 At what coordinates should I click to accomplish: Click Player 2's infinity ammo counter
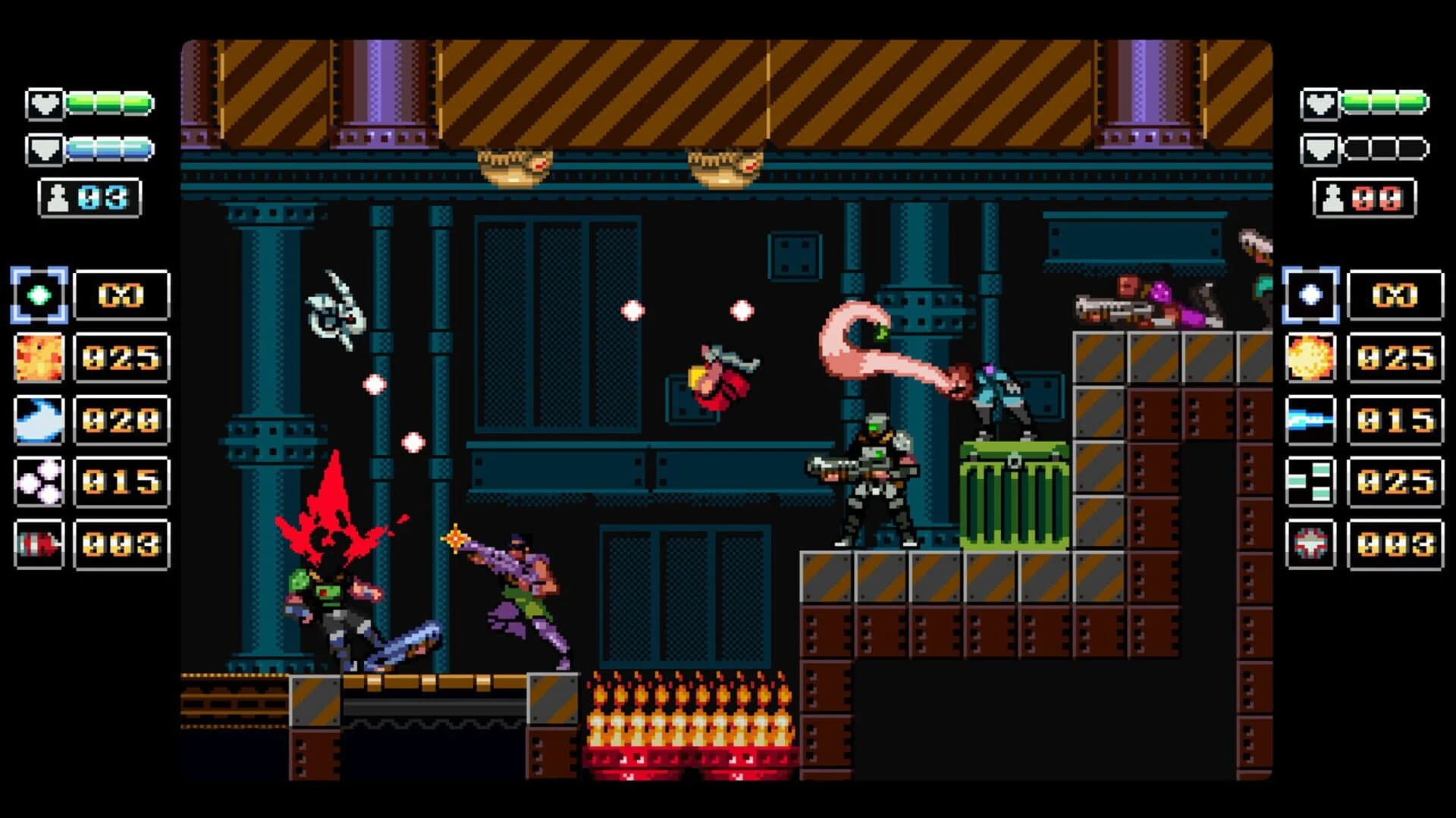pyautogui.click(x=1395, y=296)
